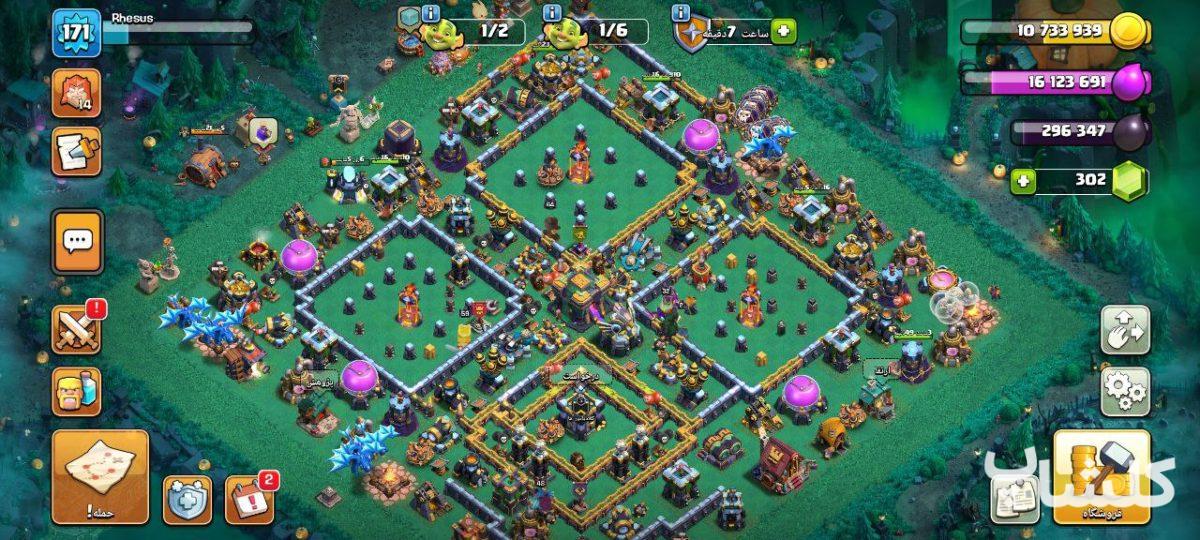Open the news papers button beside shop
The height and width of the screenshot is (540, 1200).
pyautogui.click(x=1015, y=499)
